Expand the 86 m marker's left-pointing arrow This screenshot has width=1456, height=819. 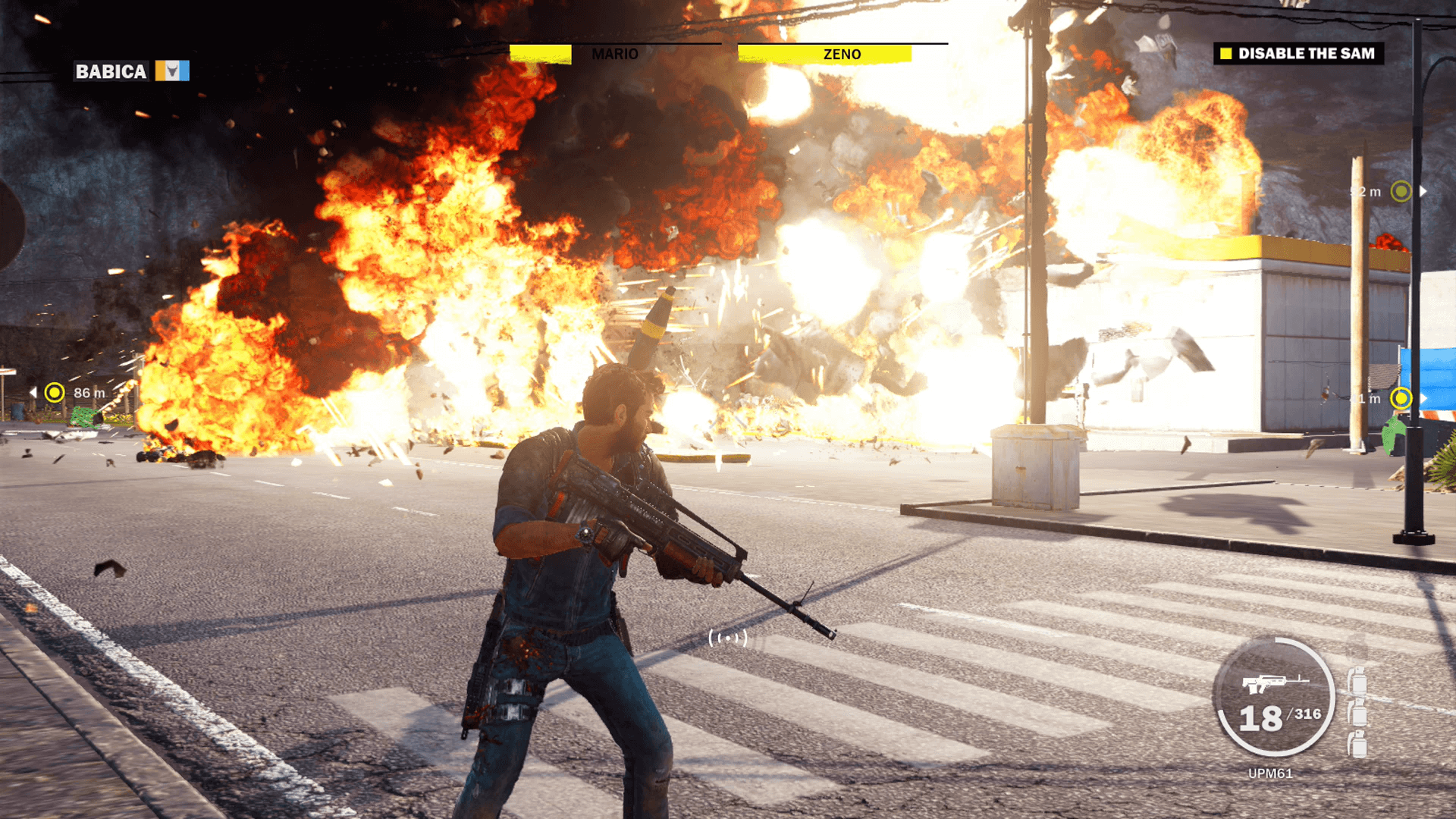point(33,392)
